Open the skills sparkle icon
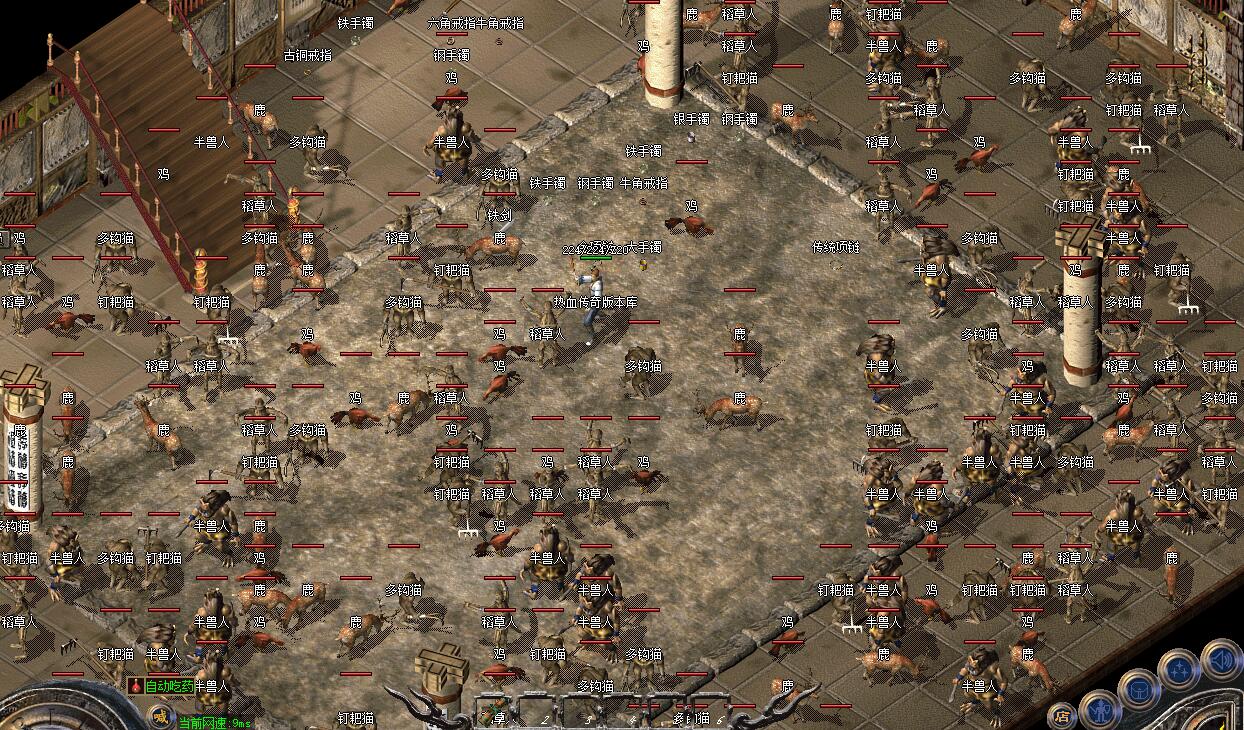The height and width of the screenshot is (730, 1244). coord(1179,667)
